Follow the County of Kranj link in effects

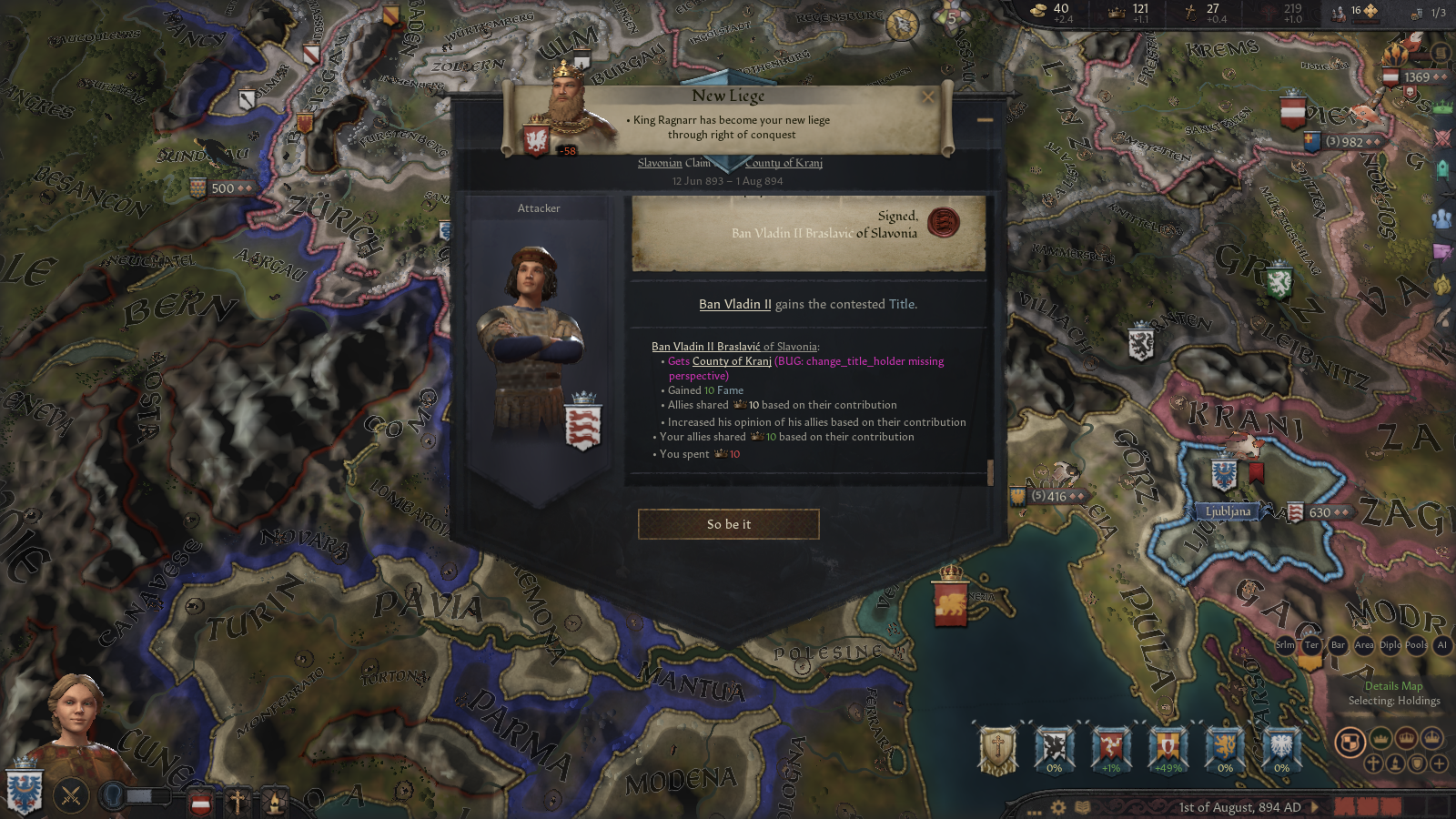[x=732, y=361]
